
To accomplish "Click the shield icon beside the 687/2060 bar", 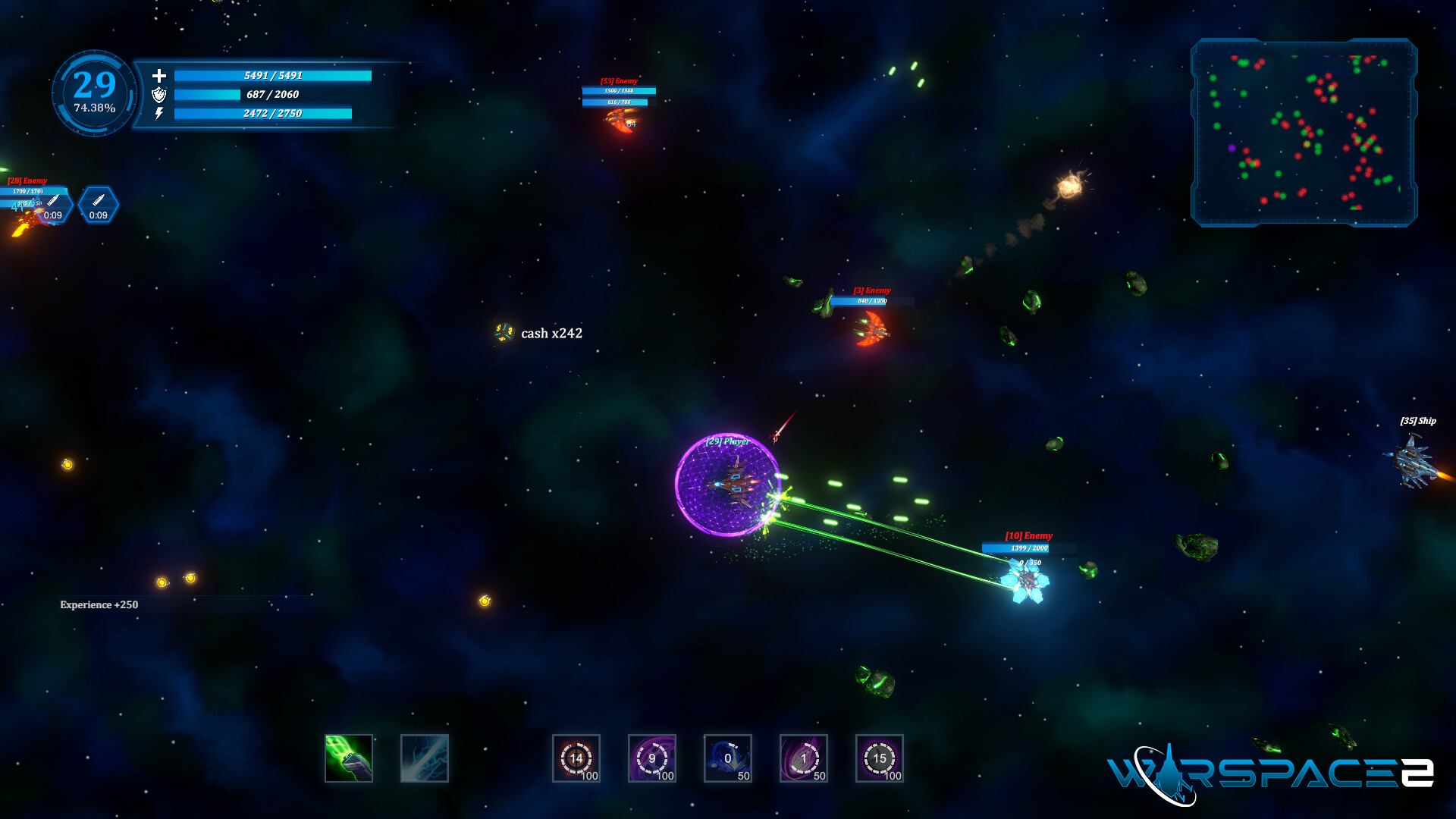I will [159, 96].
